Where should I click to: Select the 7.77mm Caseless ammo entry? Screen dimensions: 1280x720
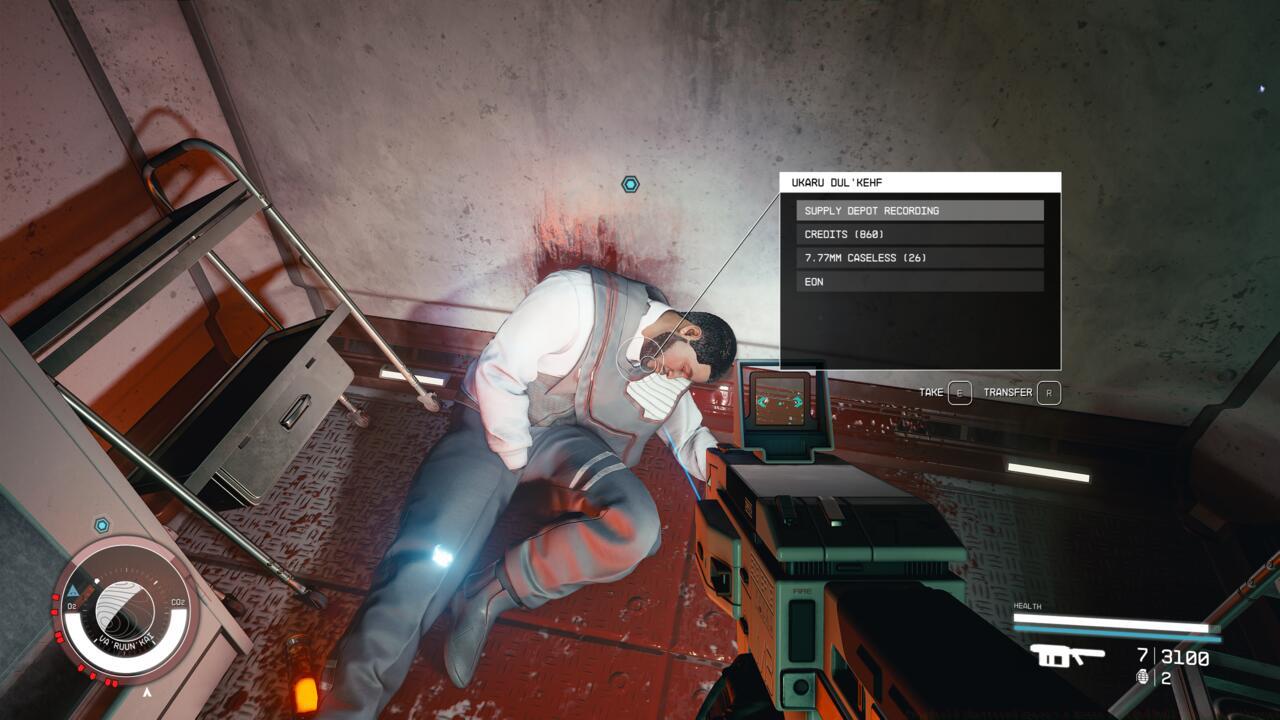coord(918,258)
